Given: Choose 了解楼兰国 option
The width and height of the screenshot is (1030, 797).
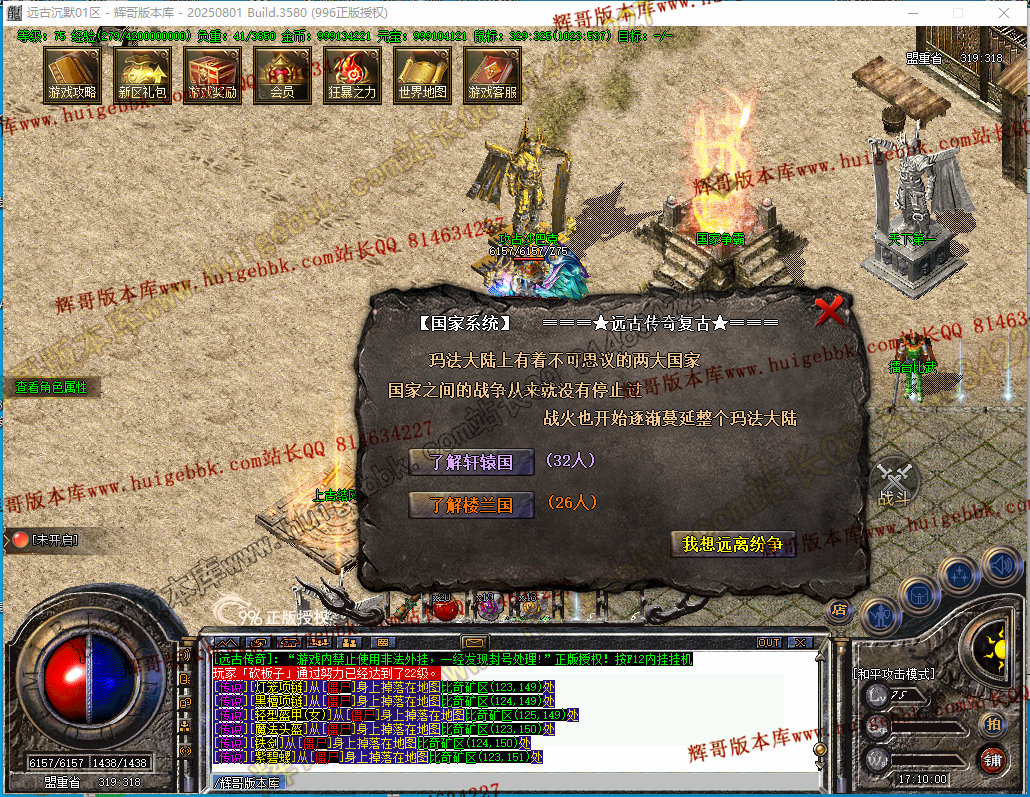Looking at the screenshot, I should [471, 504].
